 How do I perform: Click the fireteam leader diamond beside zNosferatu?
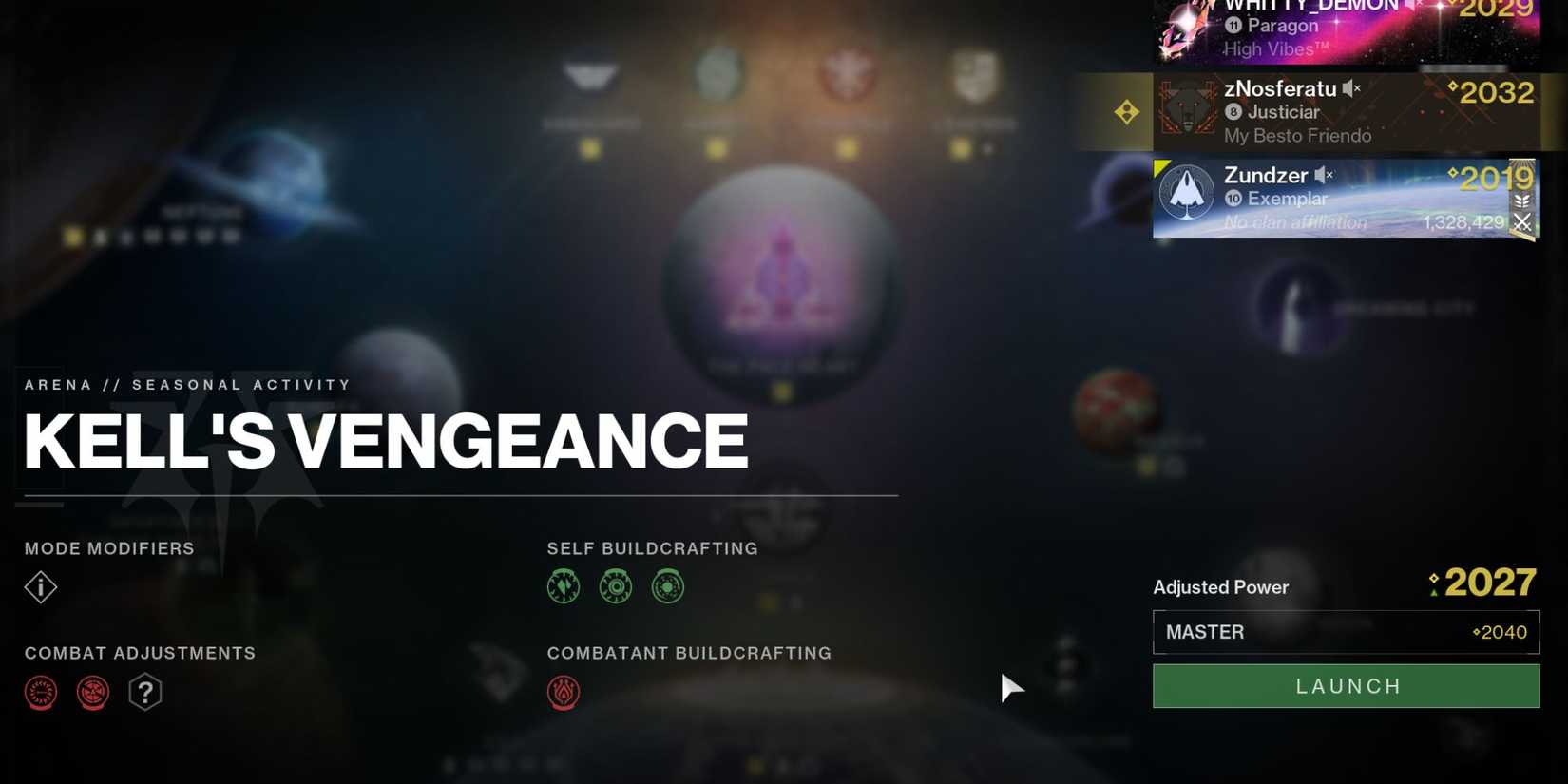click(x=1127, y=111)
